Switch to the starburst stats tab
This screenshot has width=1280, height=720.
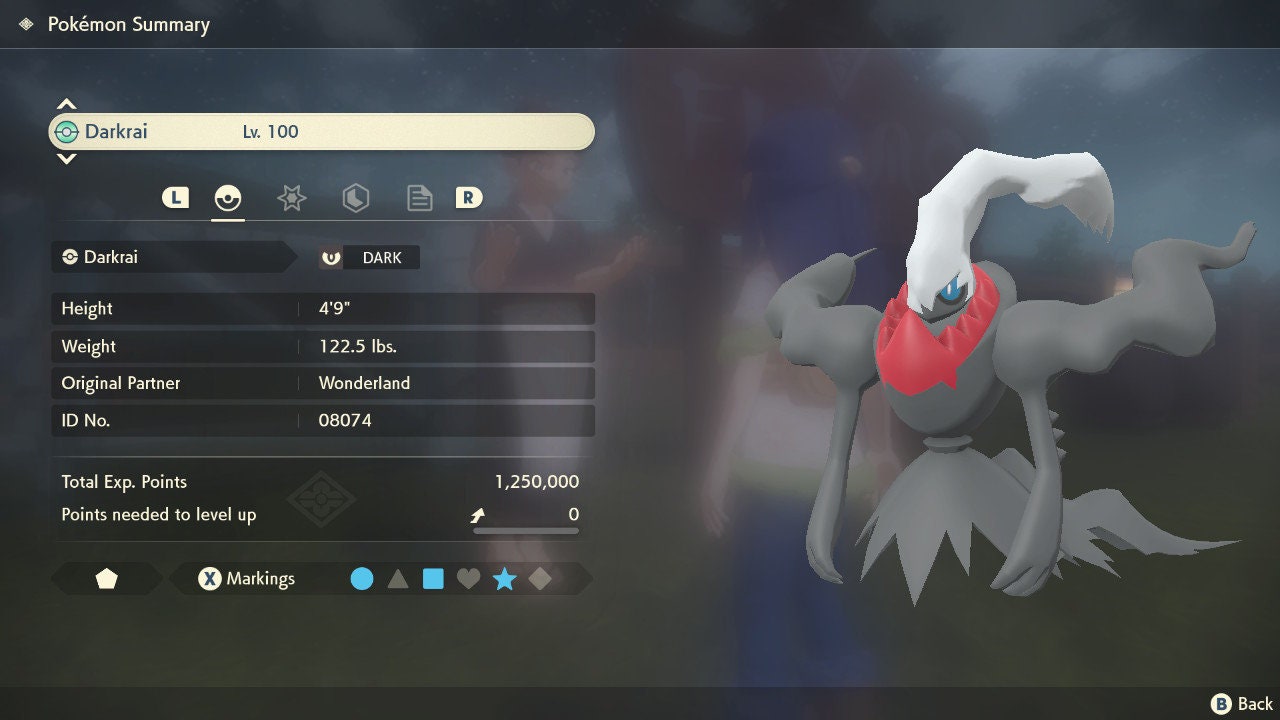[291, 198]
